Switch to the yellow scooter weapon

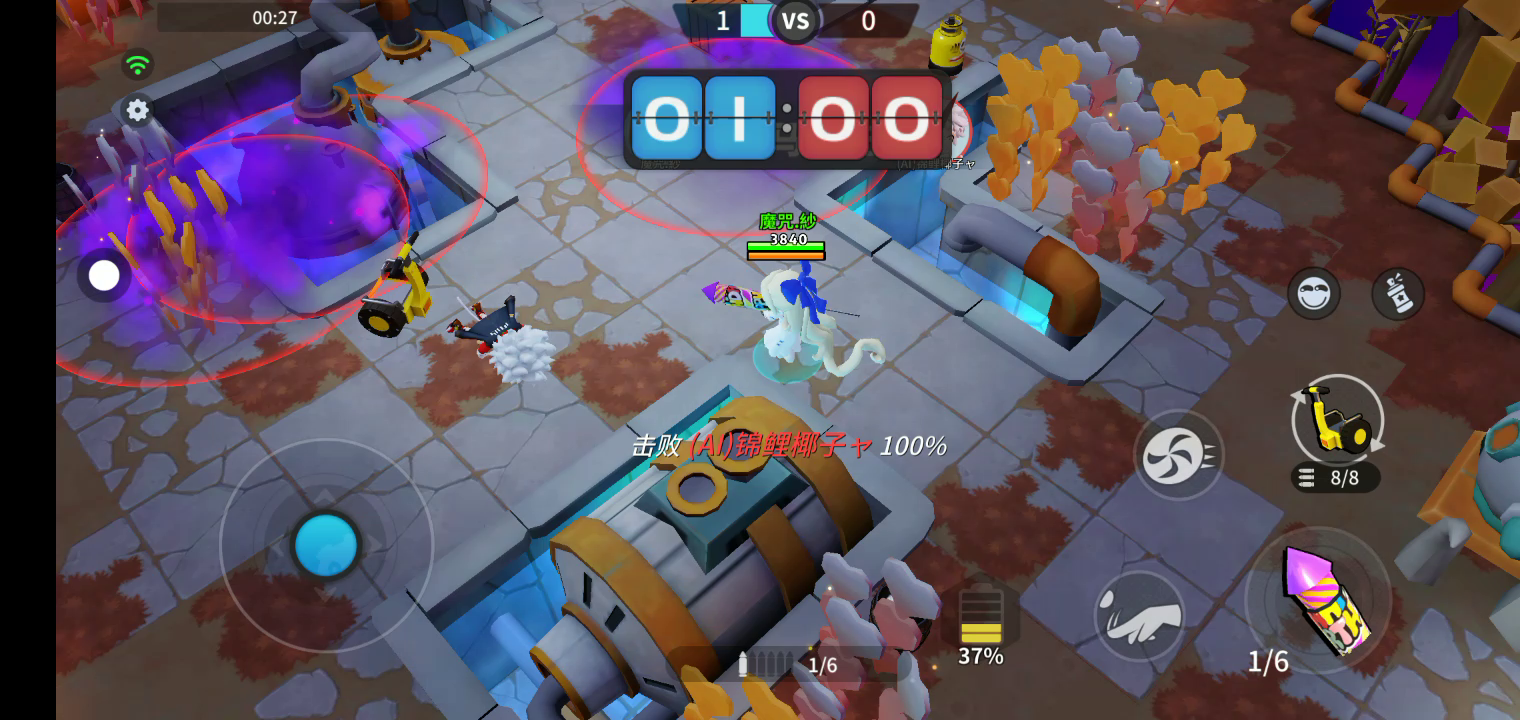tap(1337, 420)
